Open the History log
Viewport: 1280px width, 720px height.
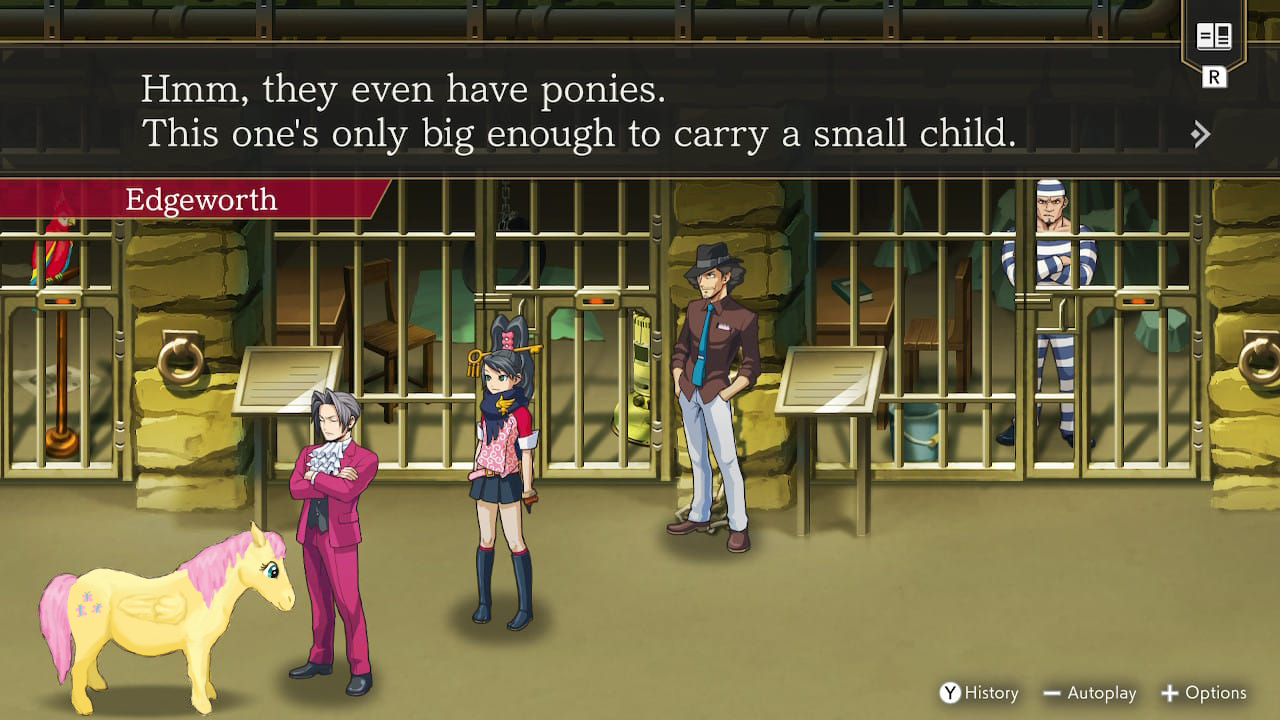click(x=979, y=693)
